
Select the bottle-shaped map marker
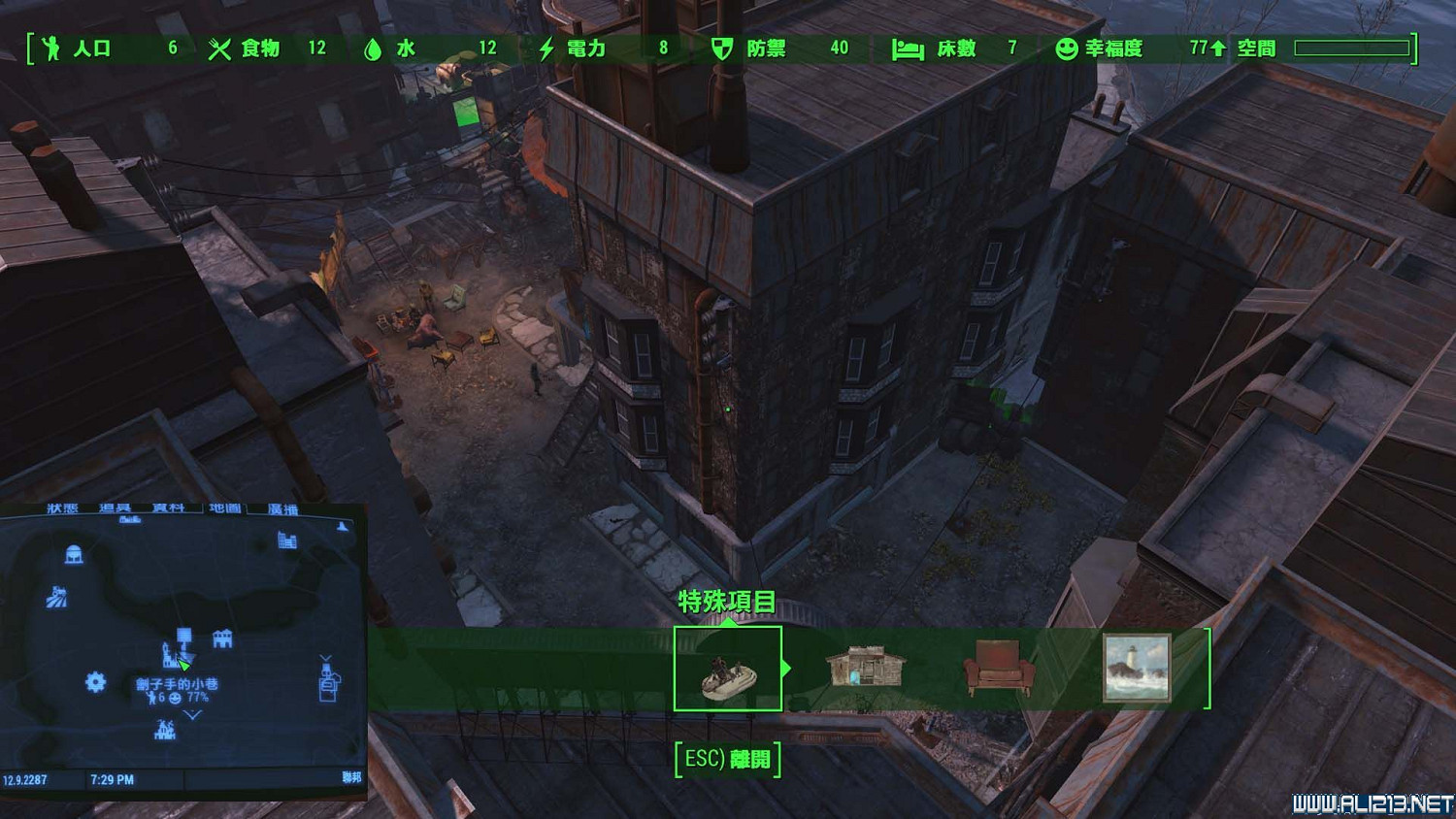pos(328,679)
